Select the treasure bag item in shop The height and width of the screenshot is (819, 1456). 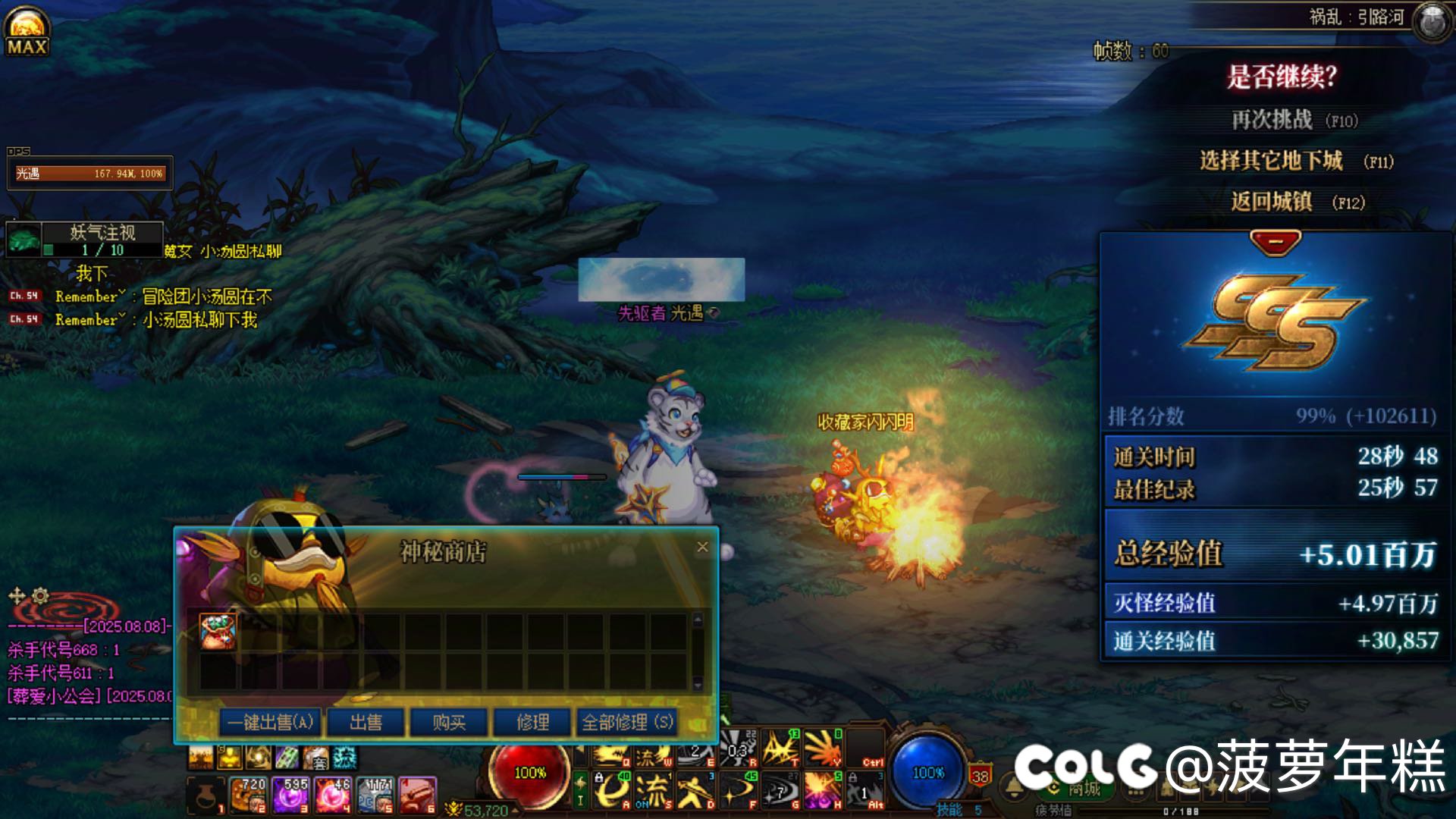click(218, 632)
